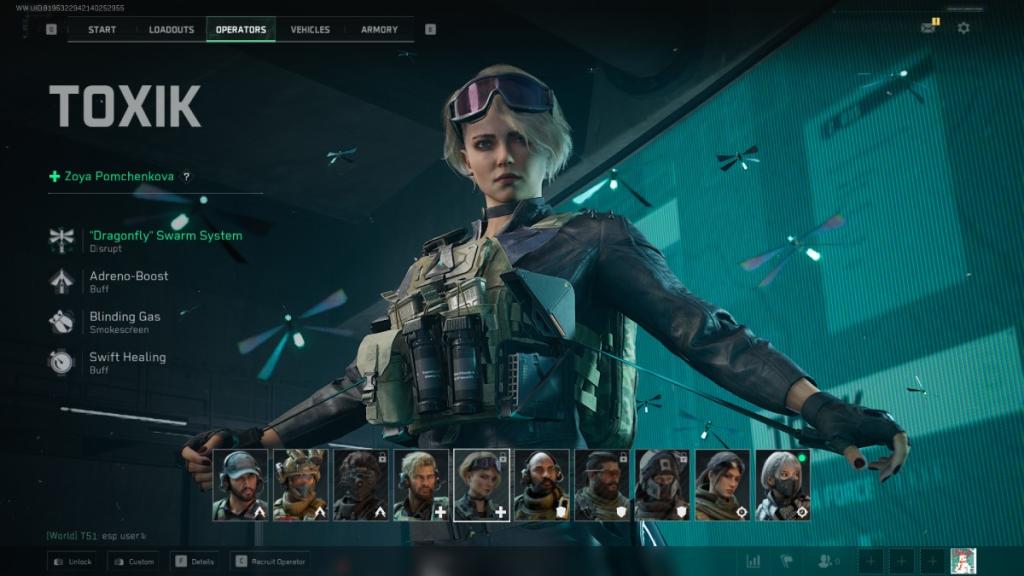Select the Vehicles tab
Screen dimensions: 1024x576
pyautogui.click(x=310, y=29)
